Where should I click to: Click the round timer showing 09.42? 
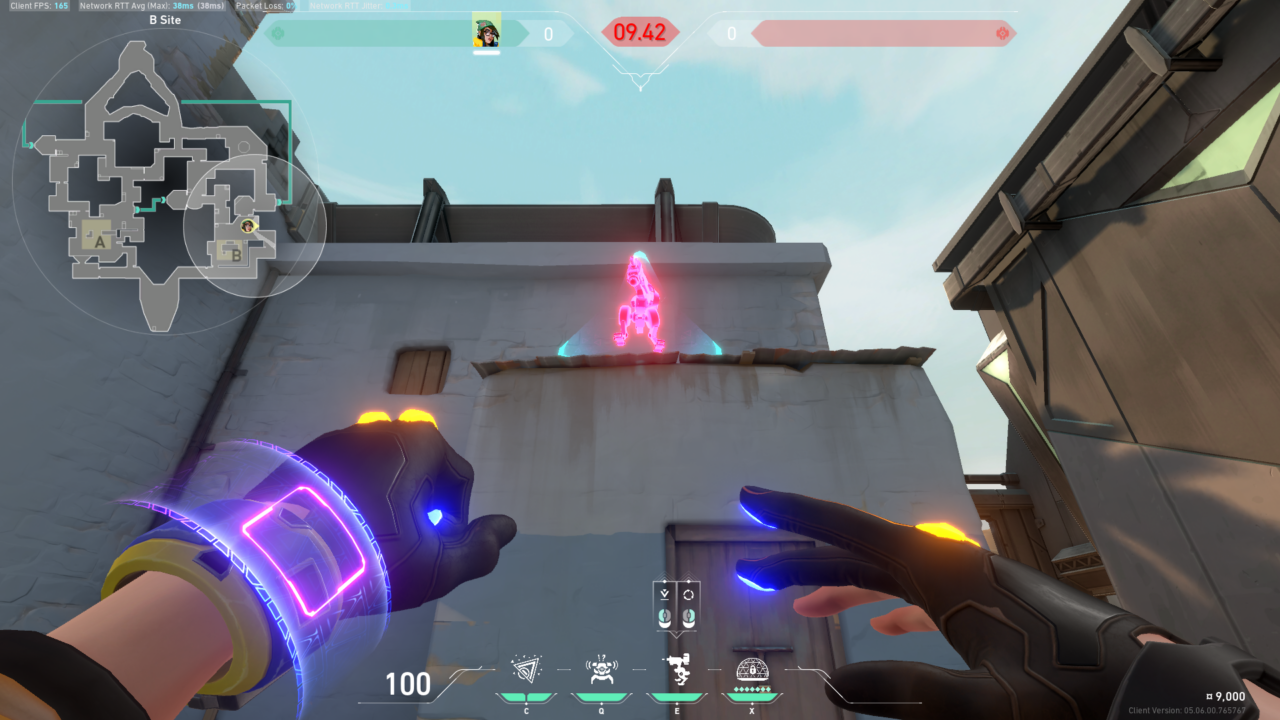(x=641, y=31)
